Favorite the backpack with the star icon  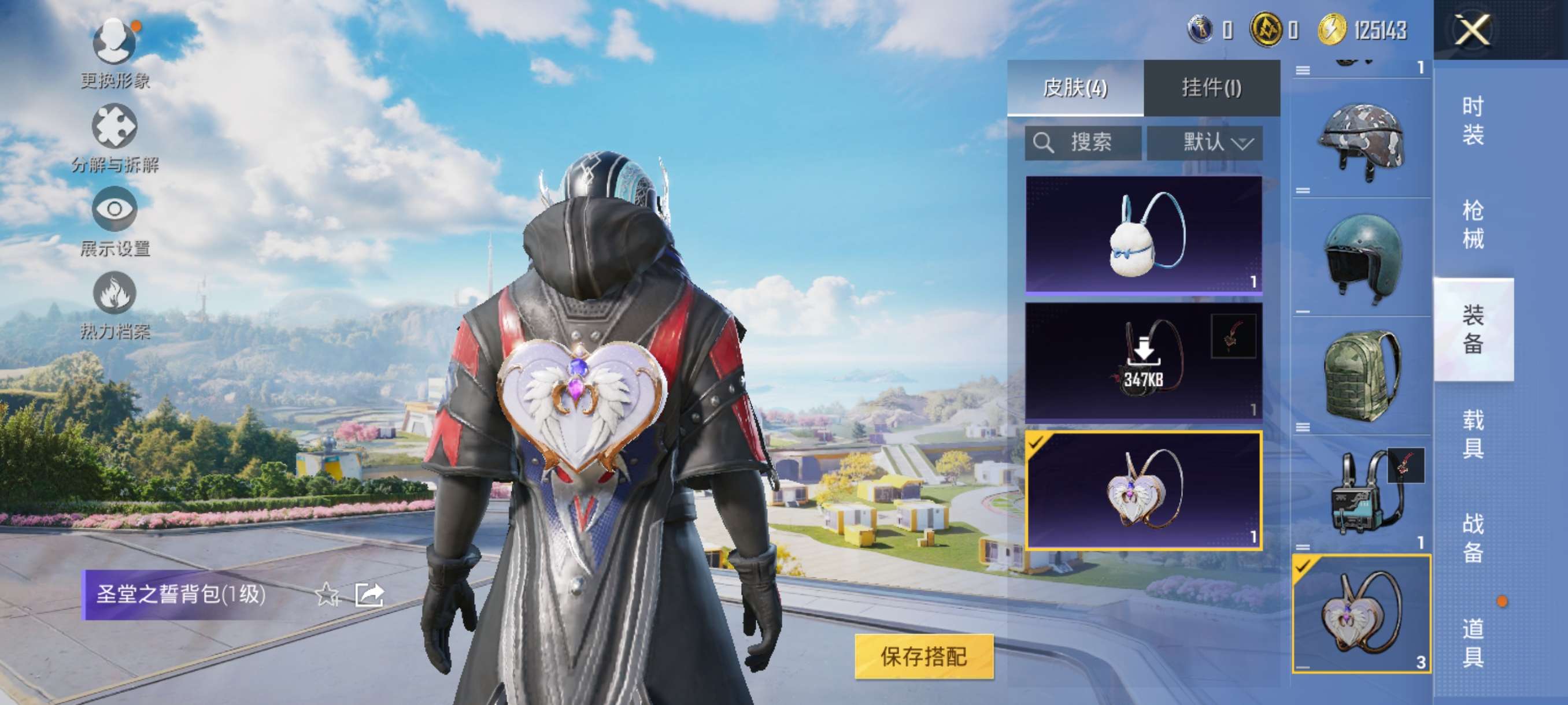[327, 594]
